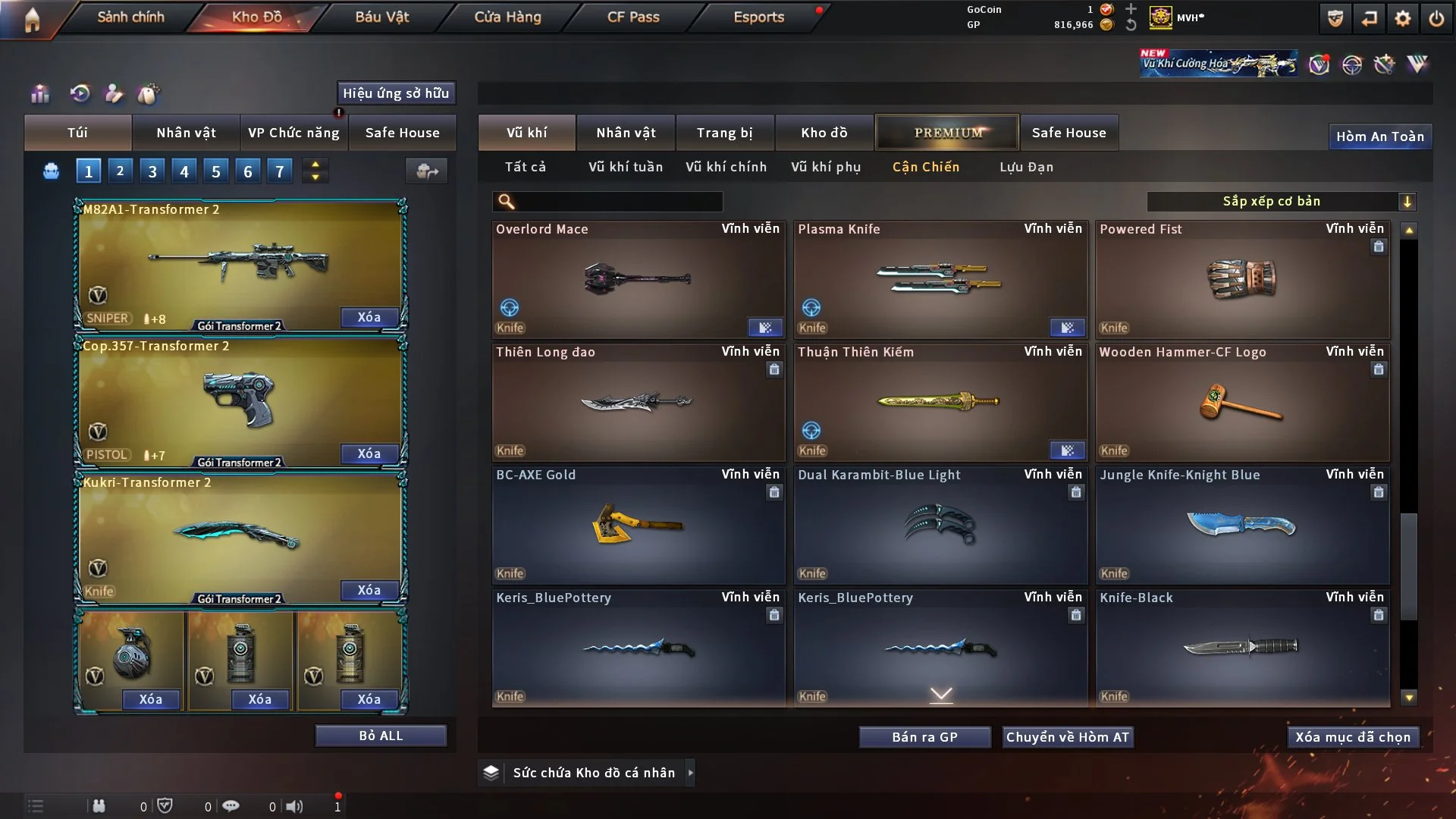1456x819 pixels.
Task: Select the Trang bị tab
Action: tap(724, 133)
